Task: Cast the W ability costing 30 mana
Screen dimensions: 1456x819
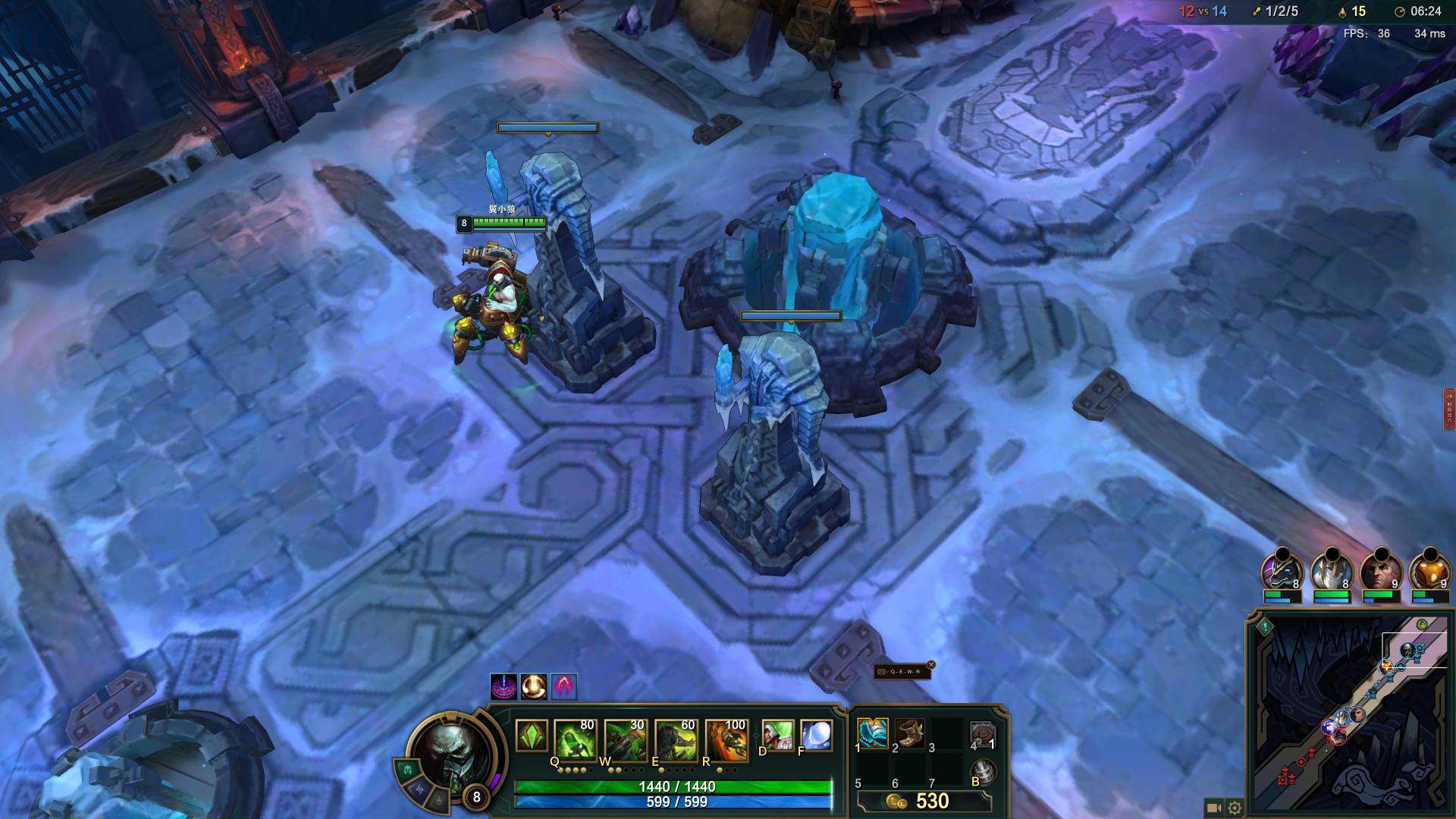Action: click(625, 739)
